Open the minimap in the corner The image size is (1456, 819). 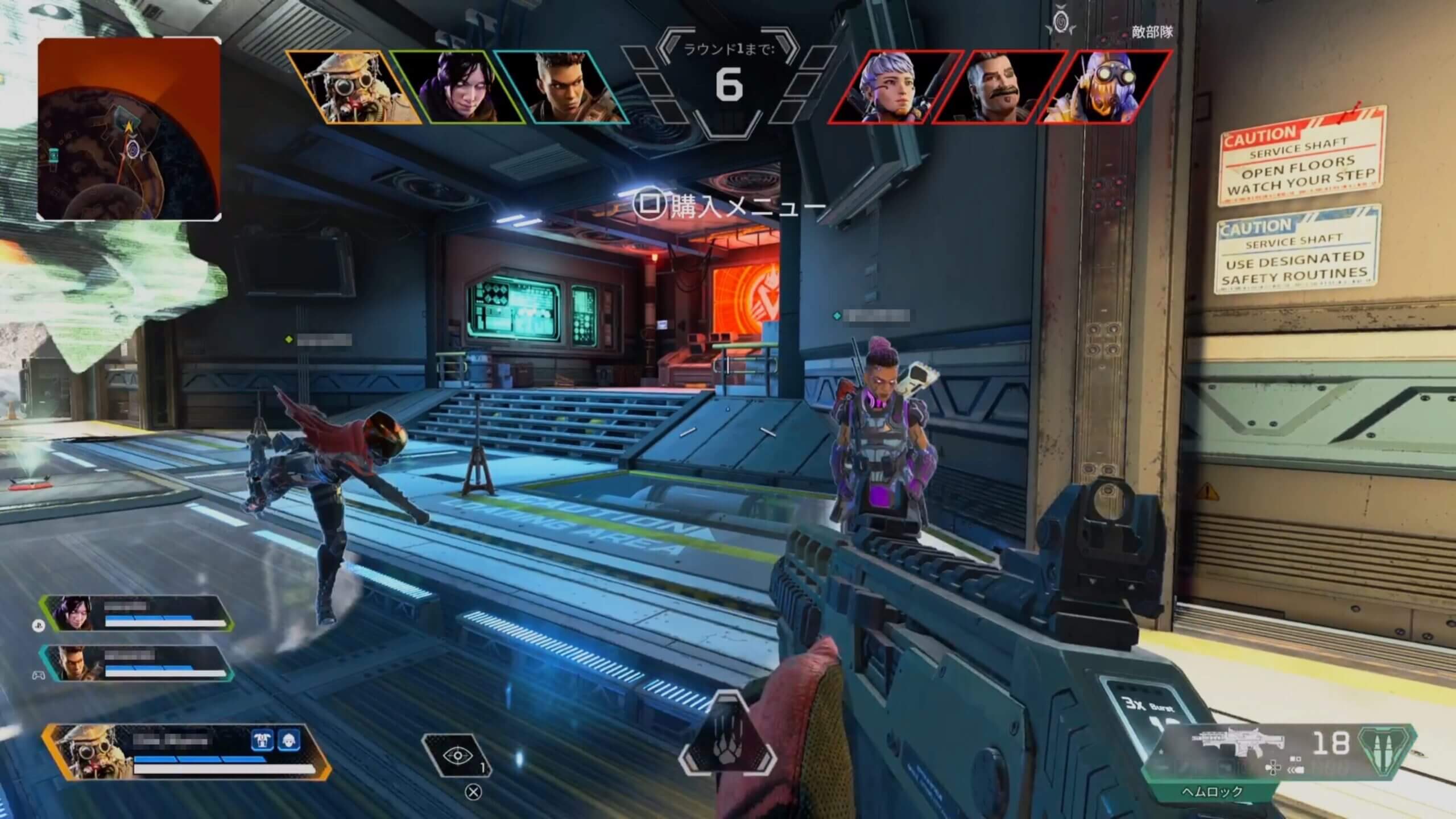[x=129, y=129]
